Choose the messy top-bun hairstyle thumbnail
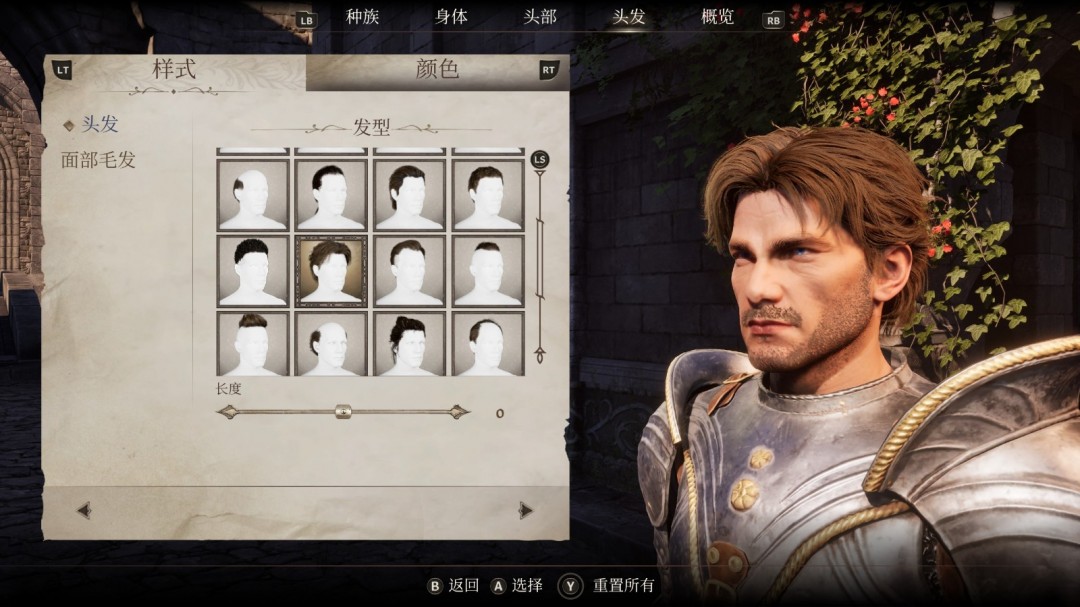Image resolution: width=1080 pixels, height=607 pixels. pyautogui.click(x=409, y=344)
